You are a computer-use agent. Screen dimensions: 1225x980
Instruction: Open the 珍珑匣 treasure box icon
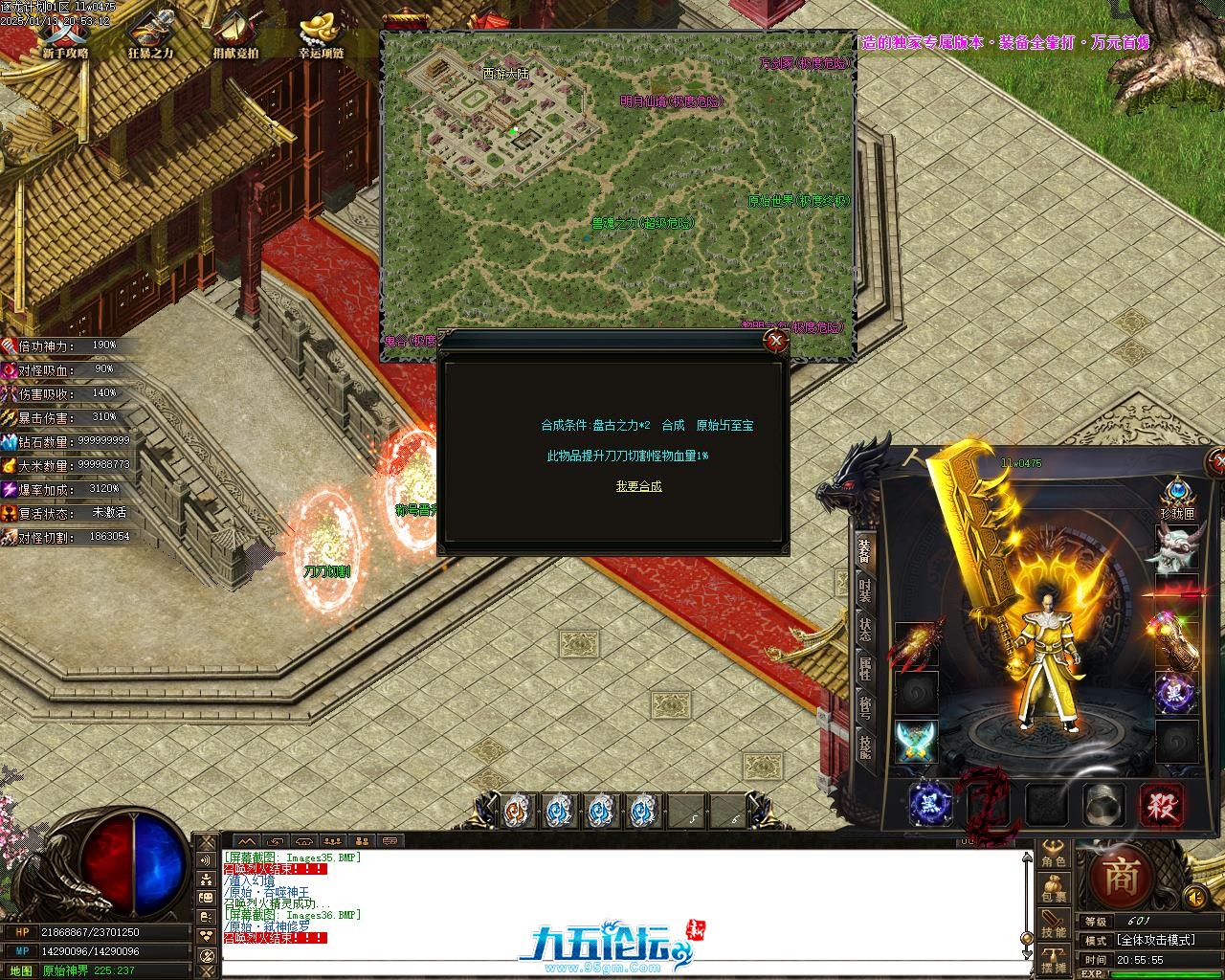tap(1177, 496)
